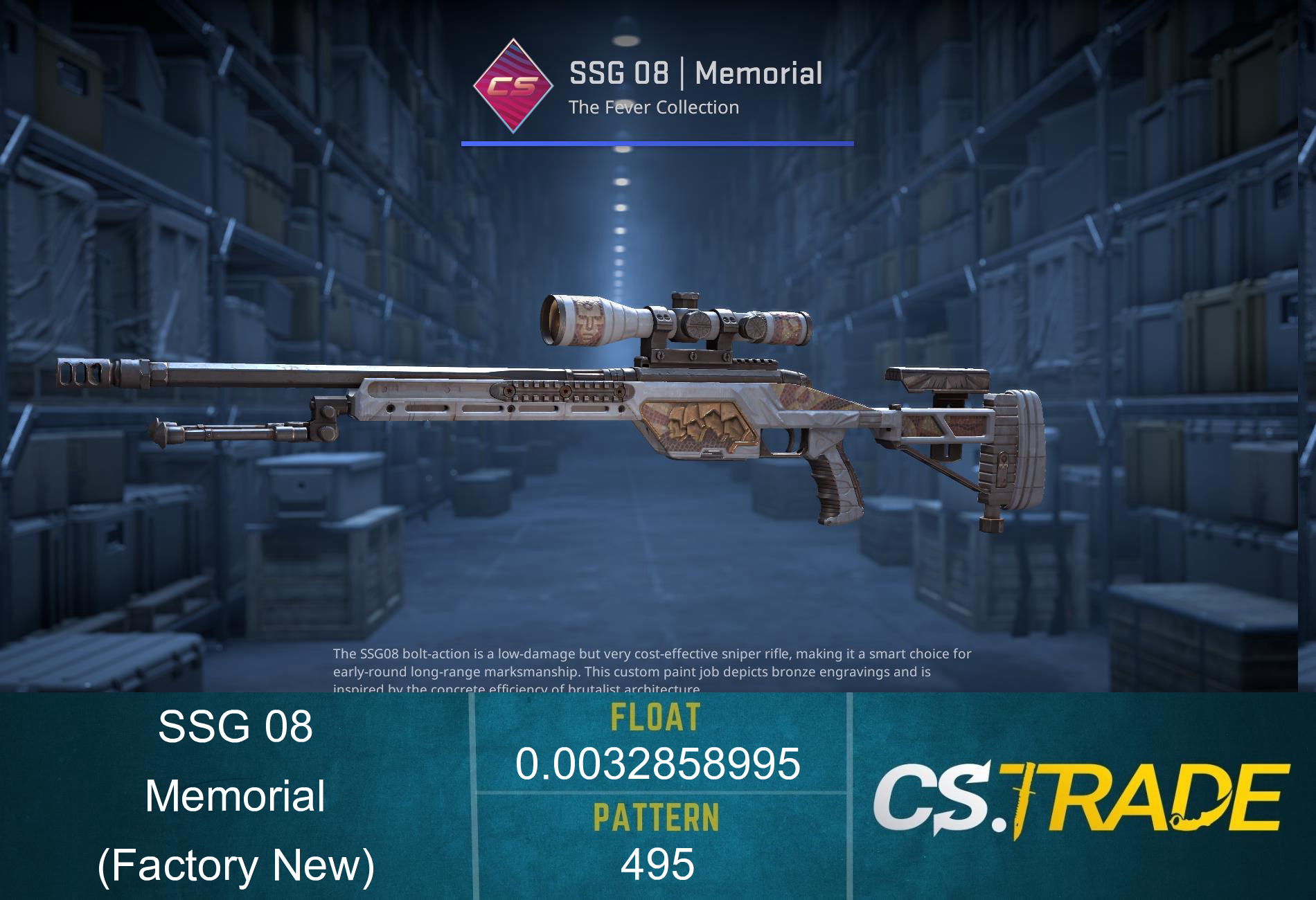Click the rifle scope on the weapon preview
Image resolution: width=1316 pixels, height=900 pixels.
tap(675, 322)
